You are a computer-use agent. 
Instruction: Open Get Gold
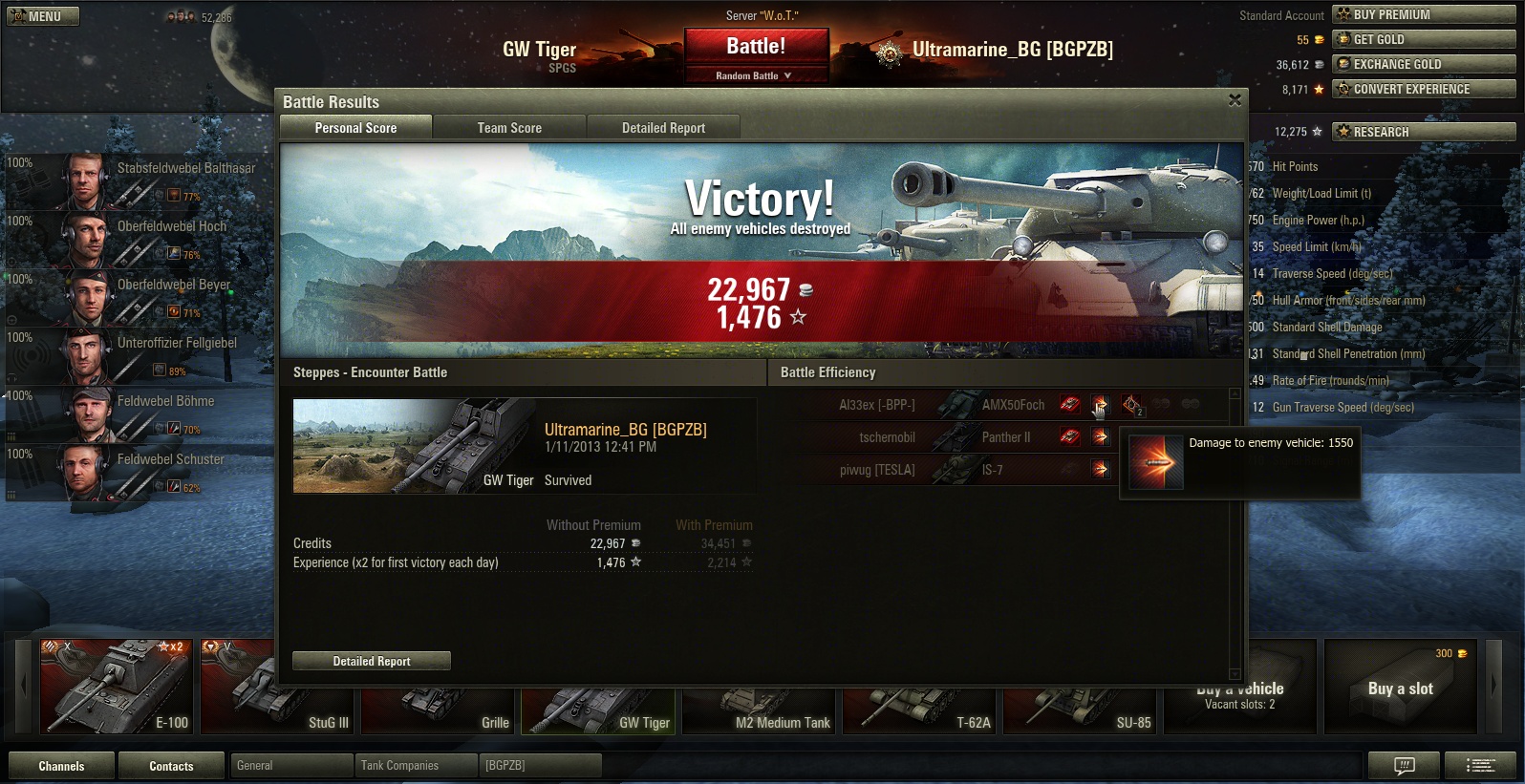[x=1425, y=39]
